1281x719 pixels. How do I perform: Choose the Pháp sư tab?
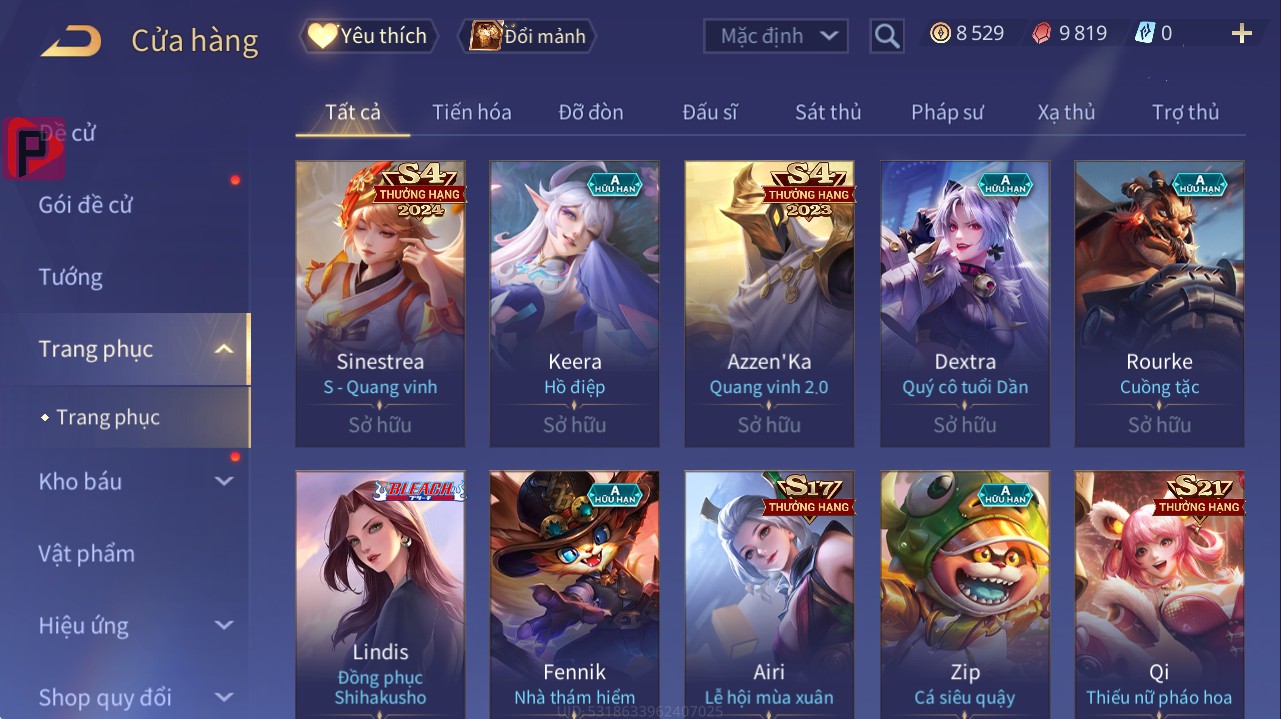[x=947, y=112]
